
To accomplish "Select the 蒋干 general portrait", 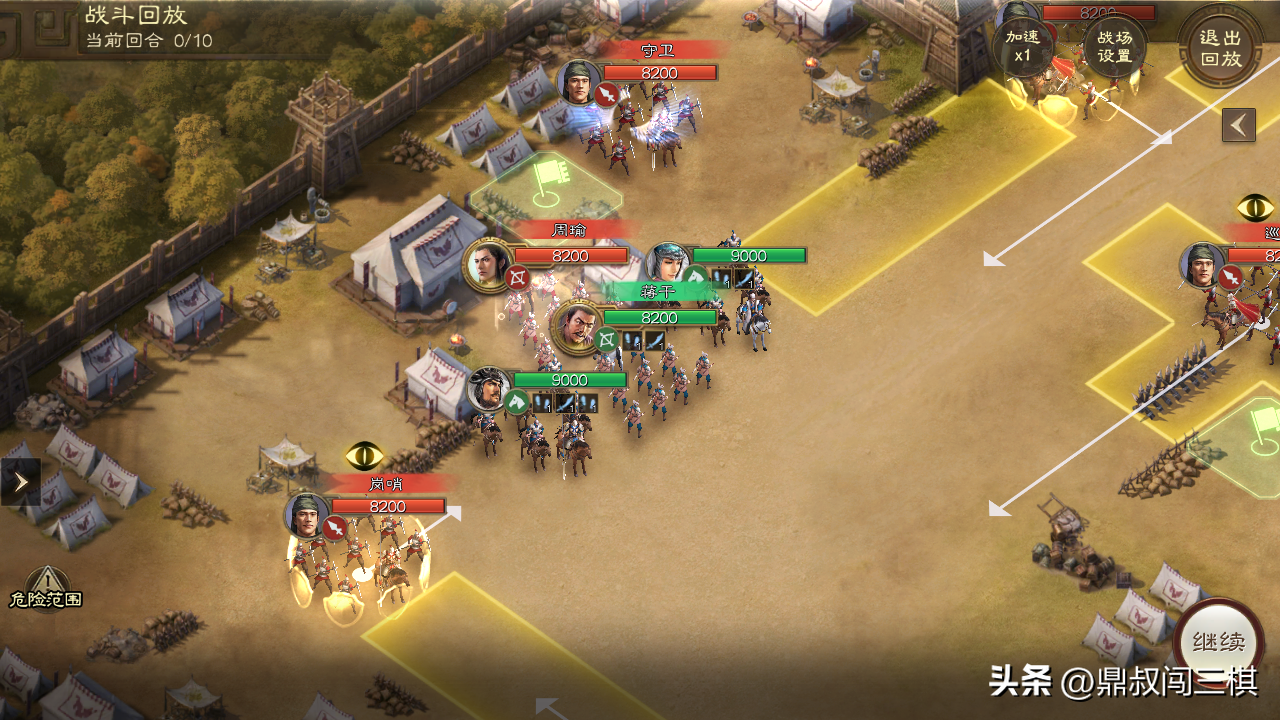I will (x=576, y=328).
